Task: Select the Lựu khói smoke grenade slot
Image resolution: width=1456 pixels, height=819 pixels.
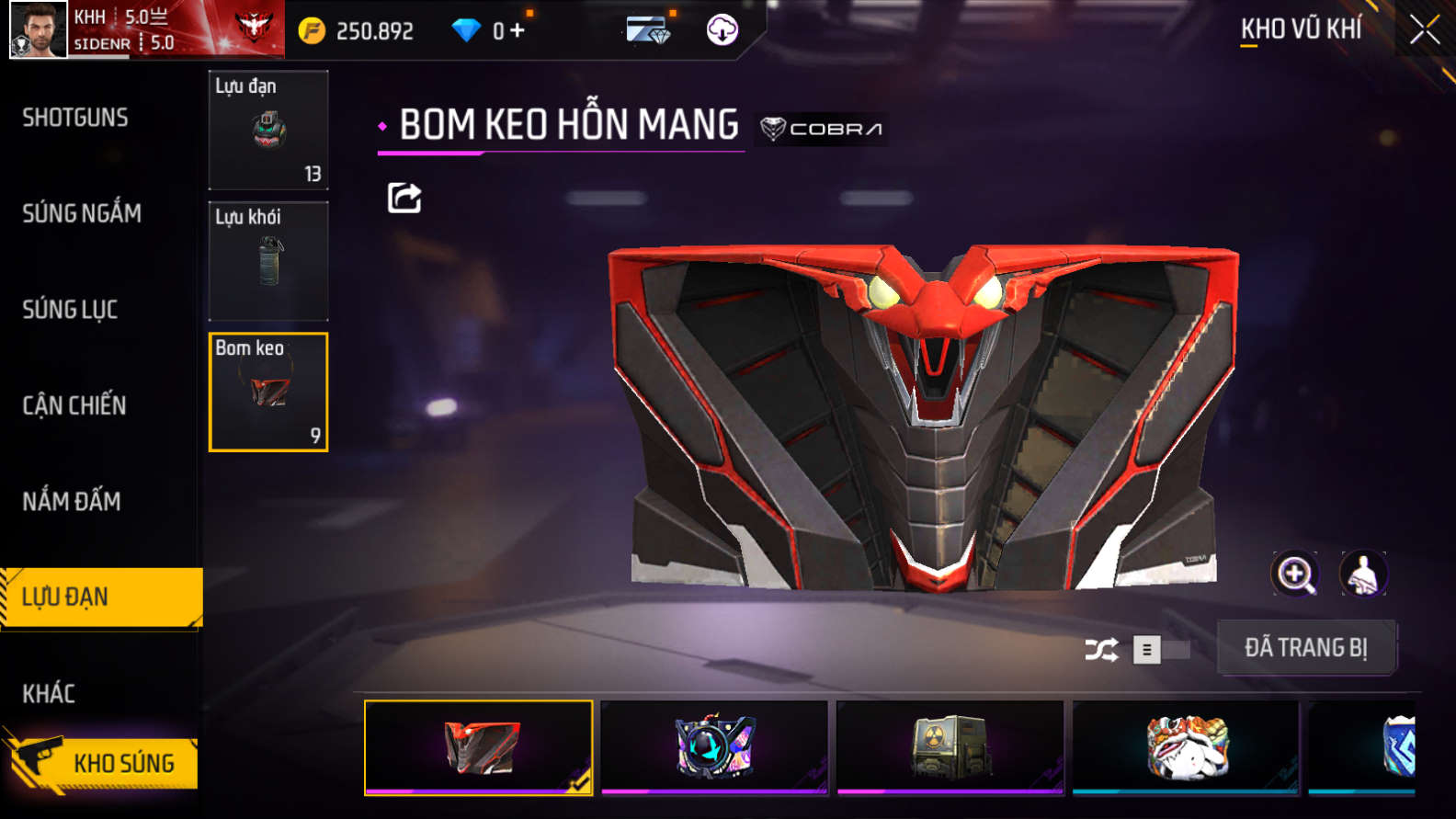Action: click(268, 261)
